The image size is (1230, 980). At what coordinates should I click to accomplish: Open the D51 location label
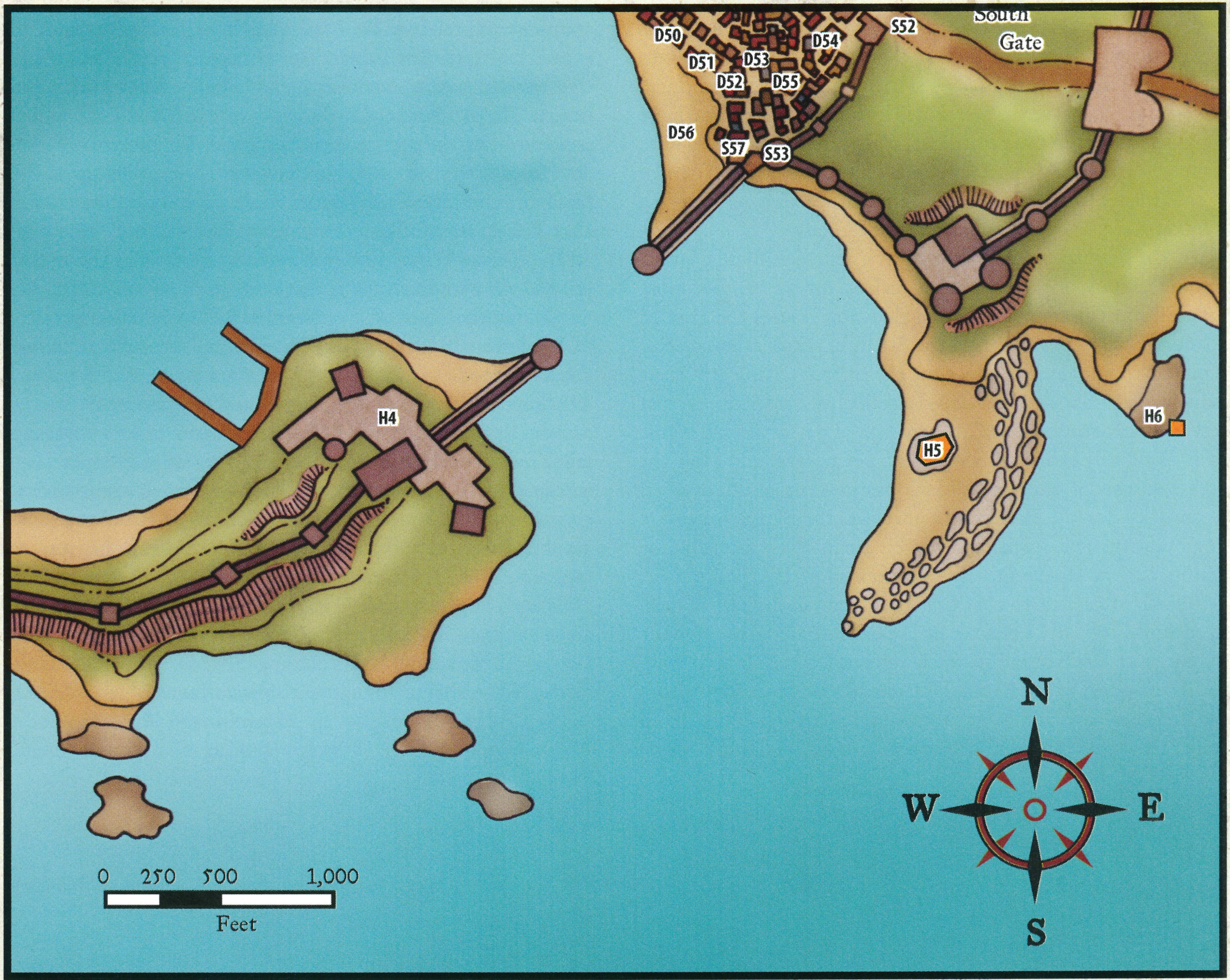pos(701,62)
